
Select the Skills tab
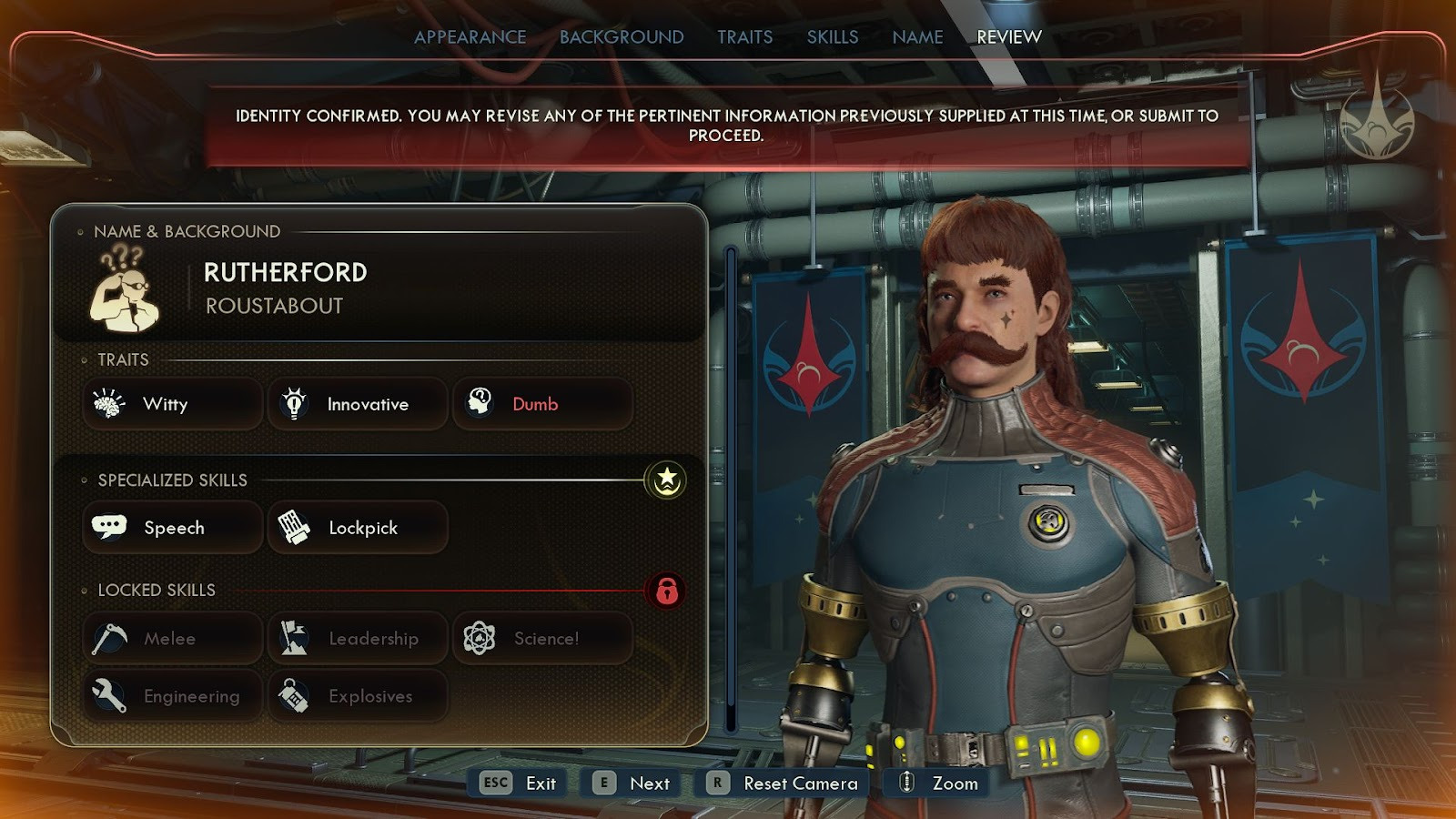pyautogui.click(x=832, y=37)
